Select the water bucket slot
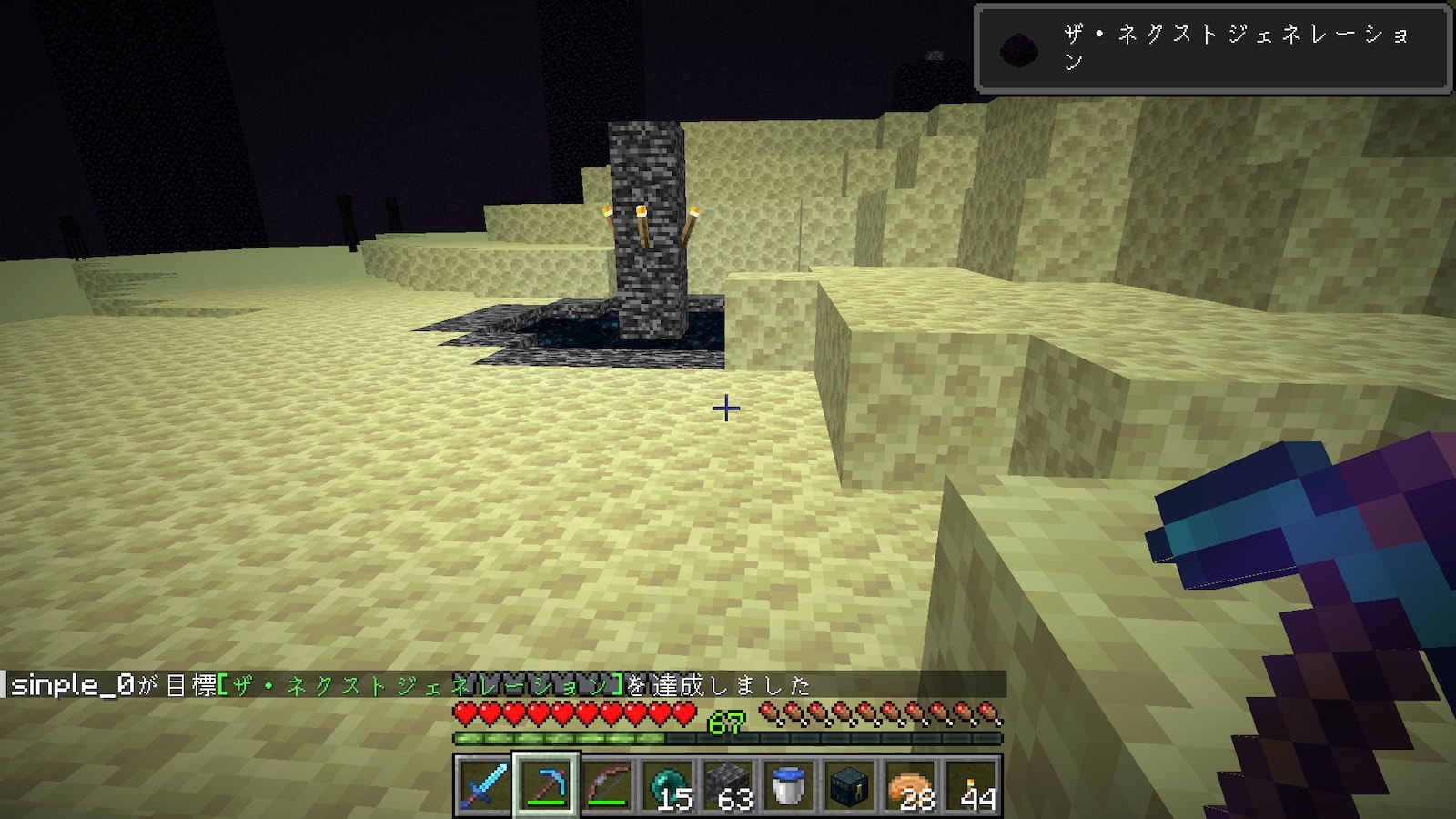 (x=789, y=784)
